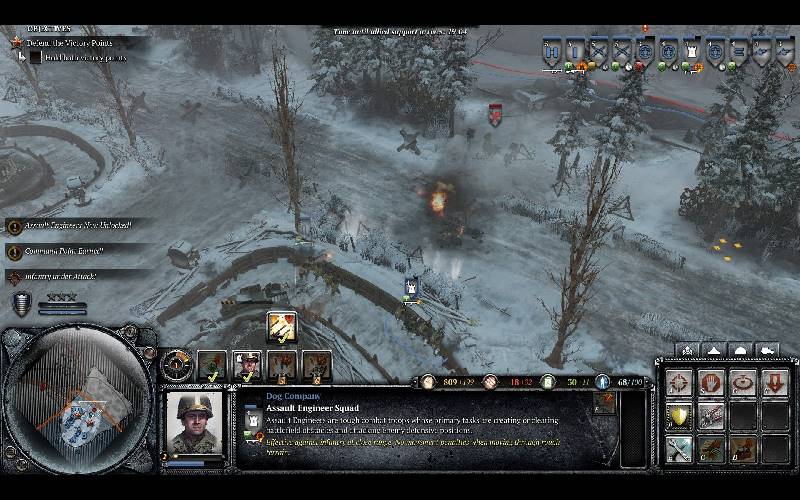Open the infantry production tab
Viewport: 800px width, 500px height.
[686, 350]
